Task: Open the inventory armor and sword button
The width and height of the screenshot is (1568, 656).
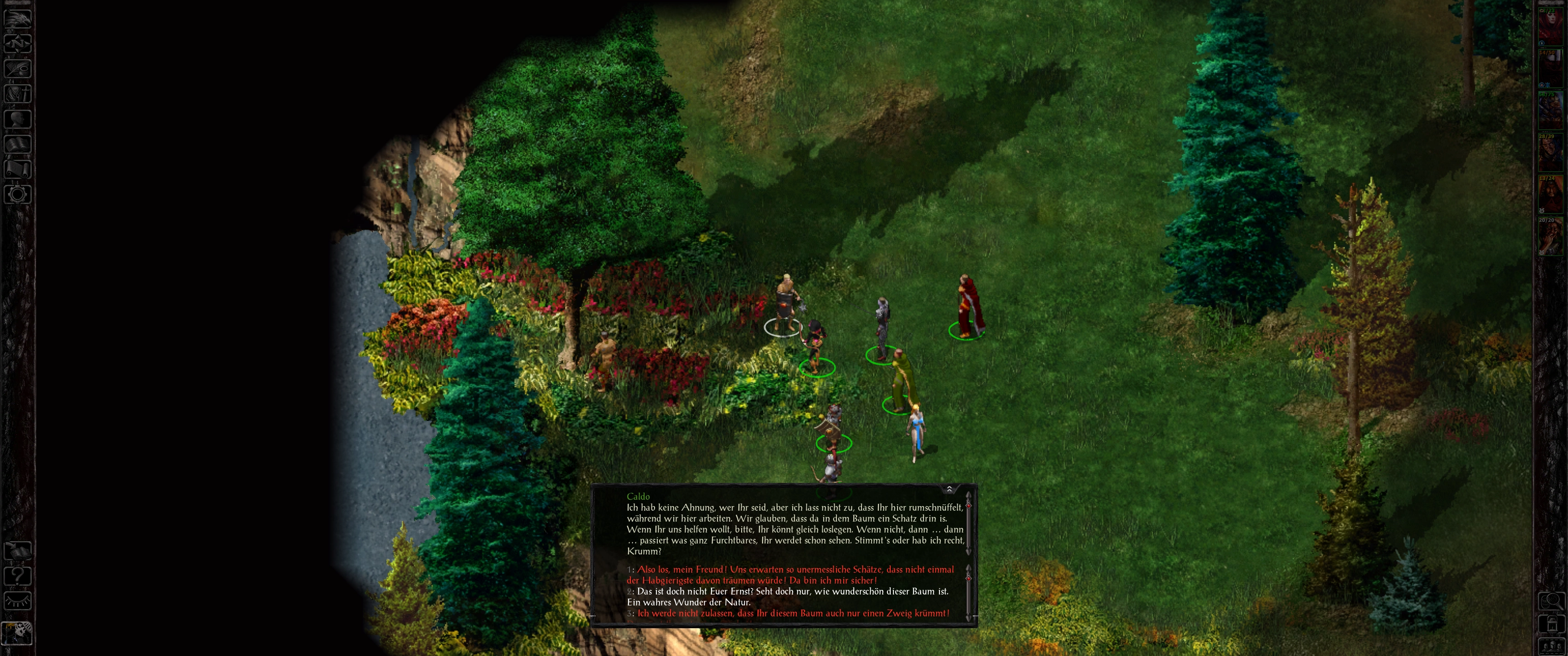Action: coord(18,94)
